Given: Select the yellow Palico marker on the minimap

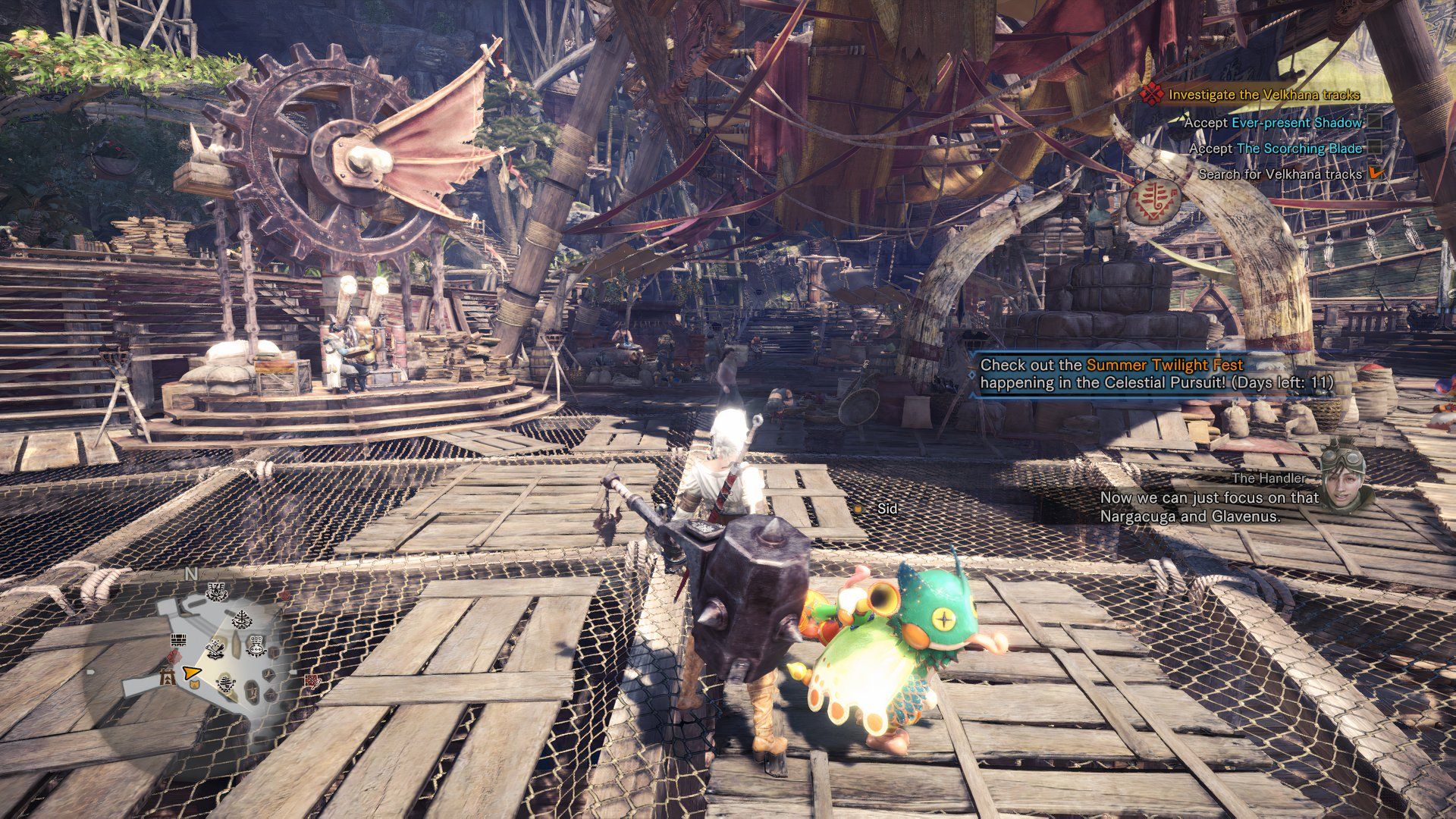Looking at the screenshot, I should (x=194, y=685).
